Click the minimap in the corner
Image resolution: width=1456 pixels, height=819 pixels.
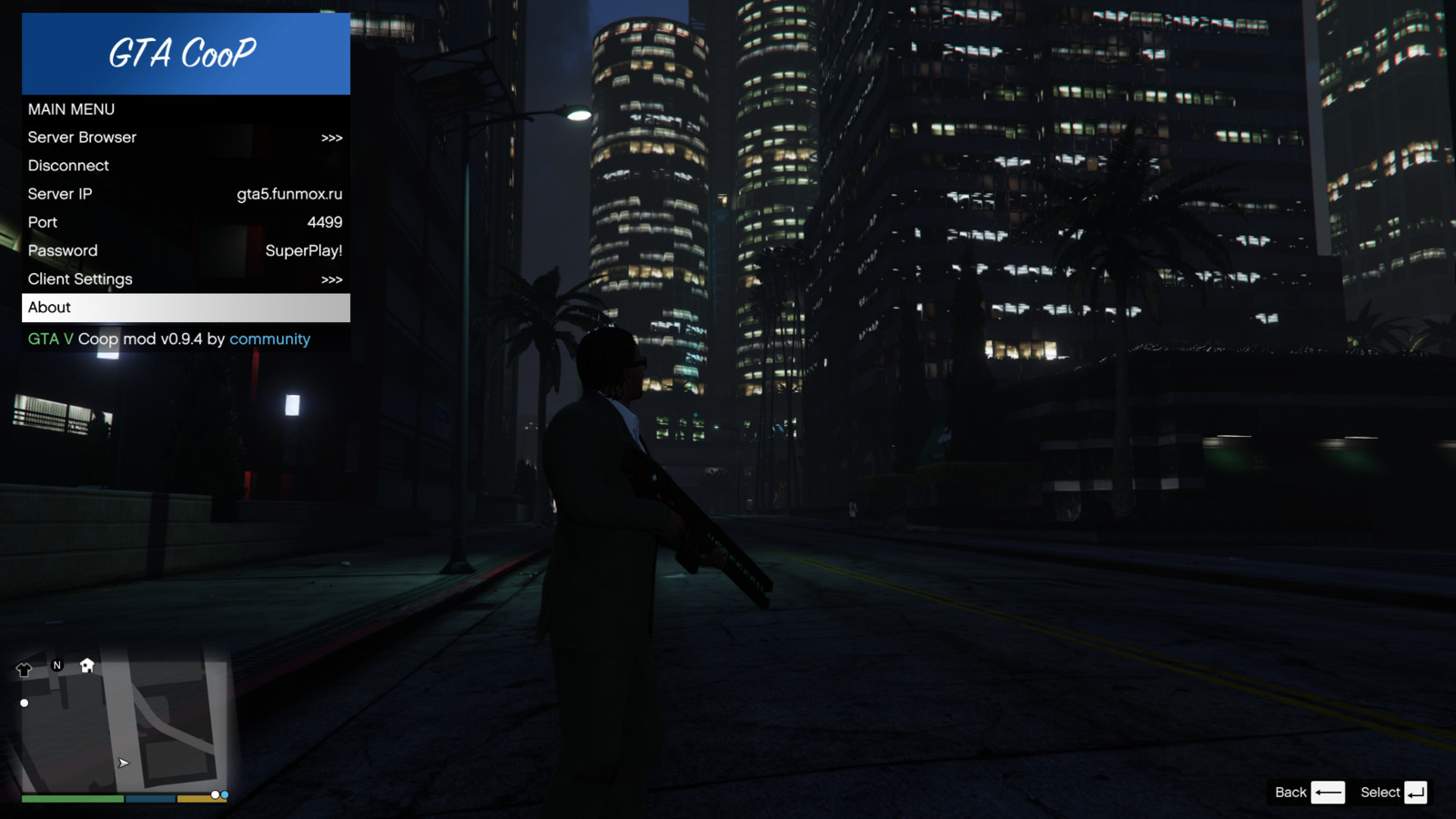(123, 723)
